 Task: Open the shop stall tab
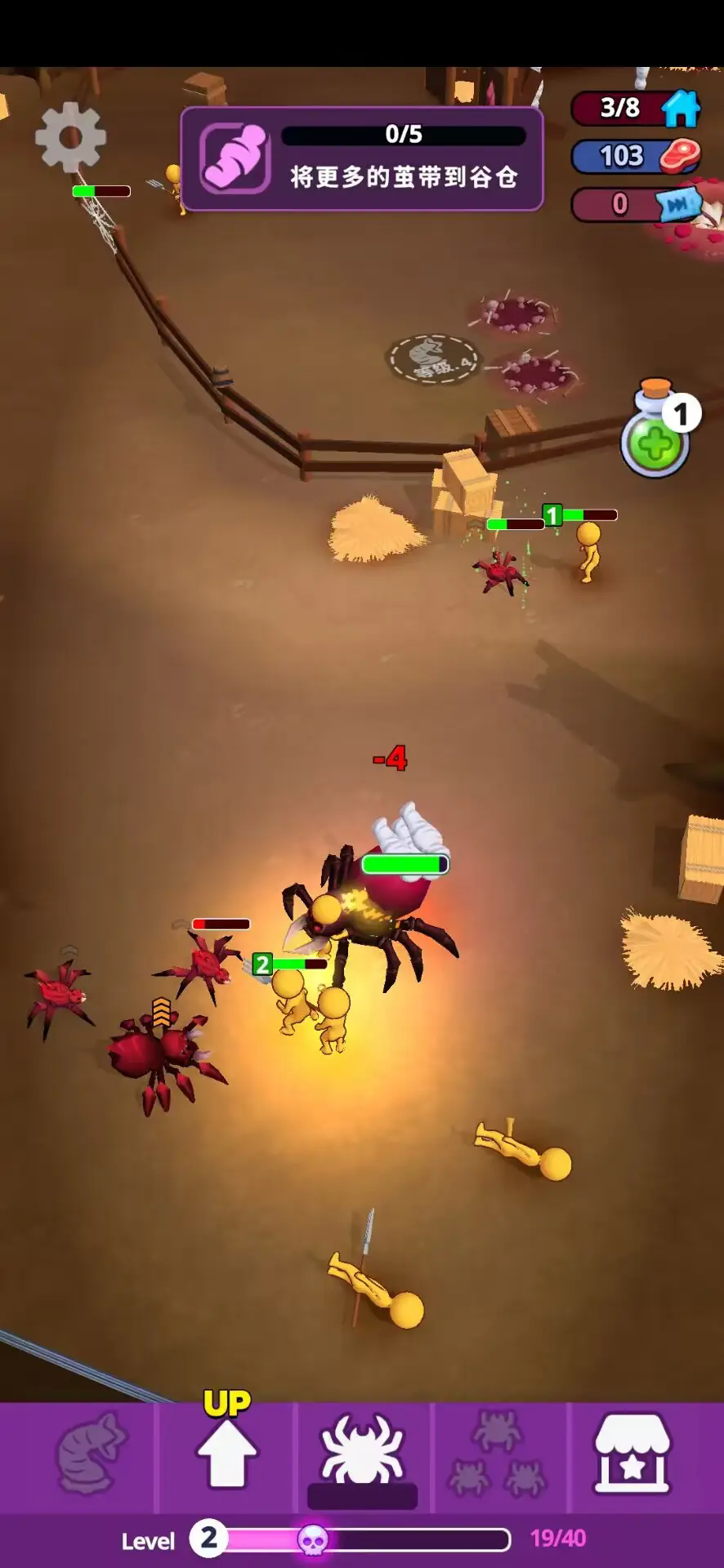632,1454
